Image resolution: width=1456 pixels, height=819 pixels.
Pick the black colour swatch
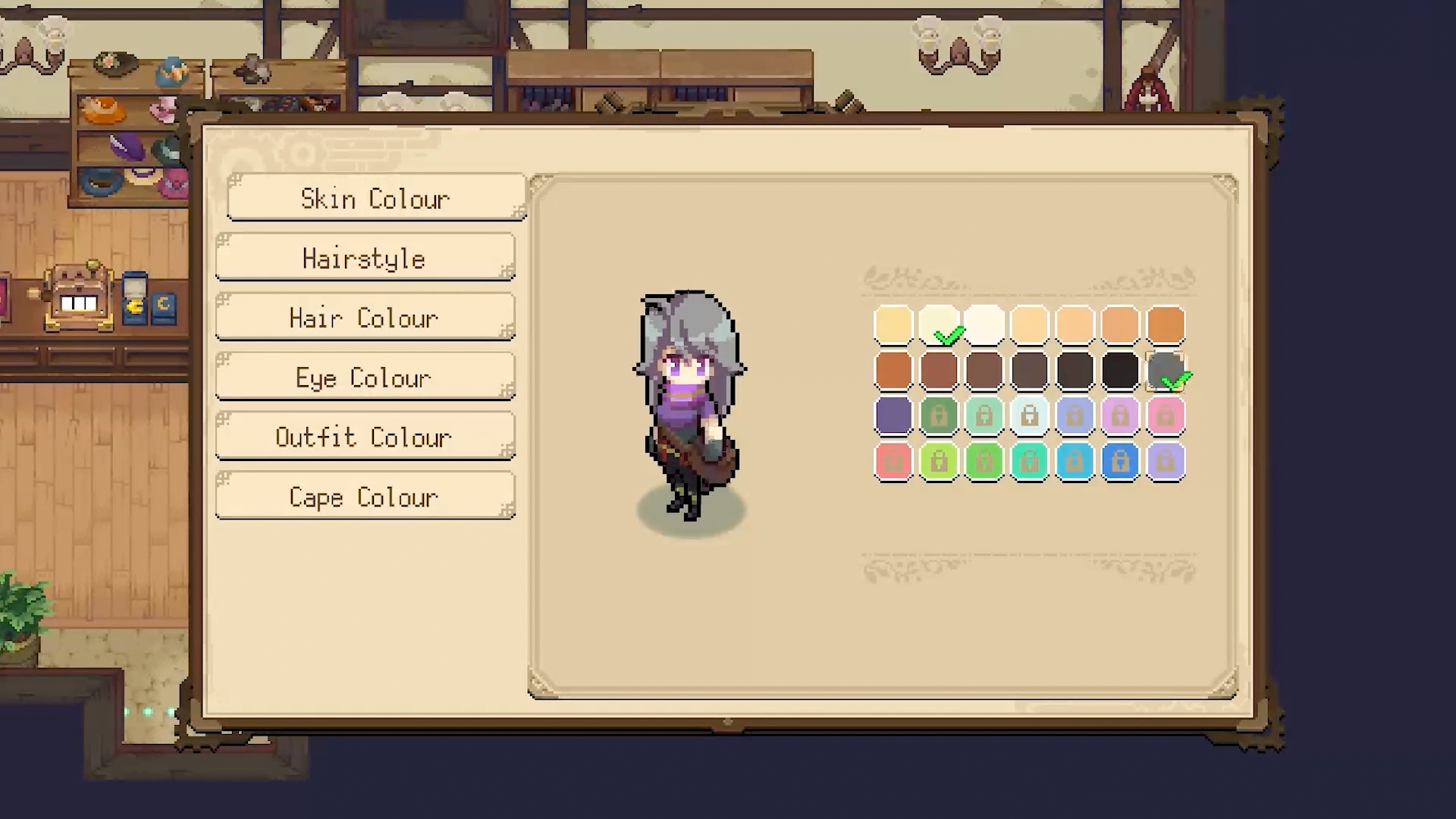[1120, 371]
